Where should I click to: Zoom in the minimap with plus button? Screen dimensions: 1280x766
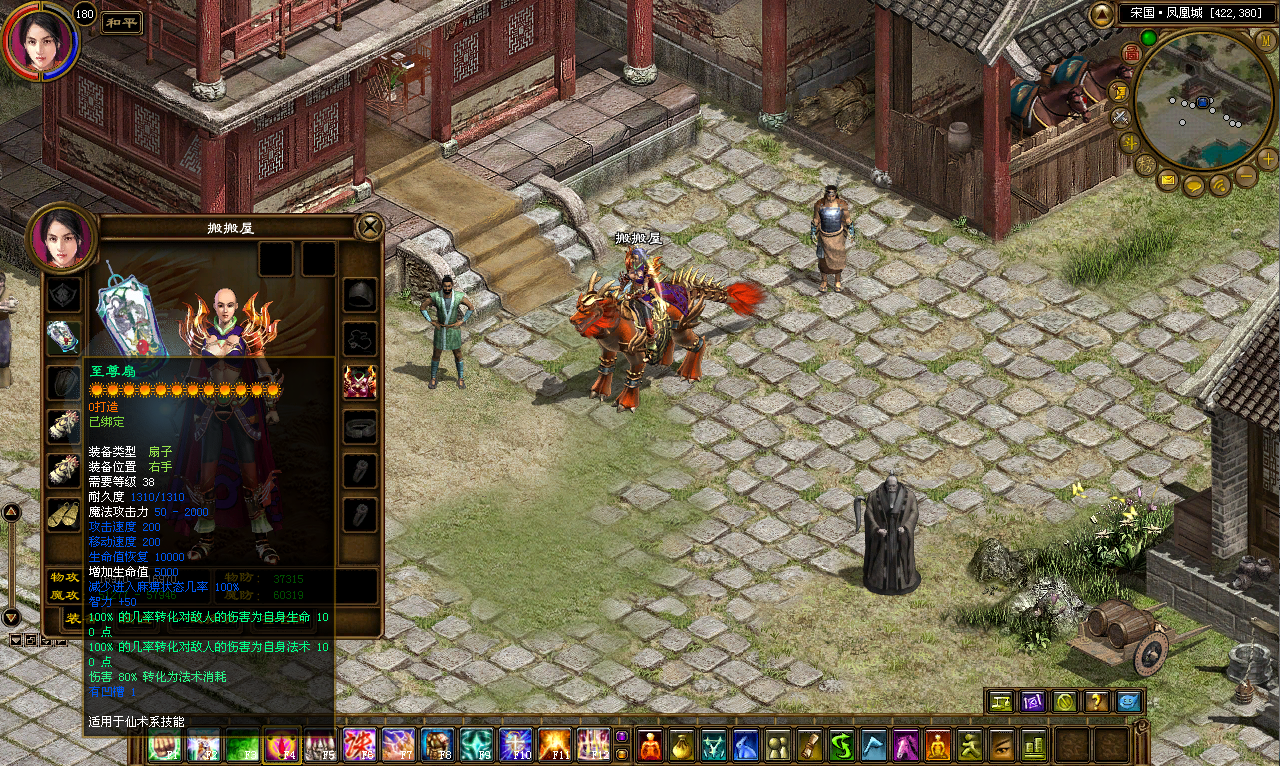coord(1267,159)
